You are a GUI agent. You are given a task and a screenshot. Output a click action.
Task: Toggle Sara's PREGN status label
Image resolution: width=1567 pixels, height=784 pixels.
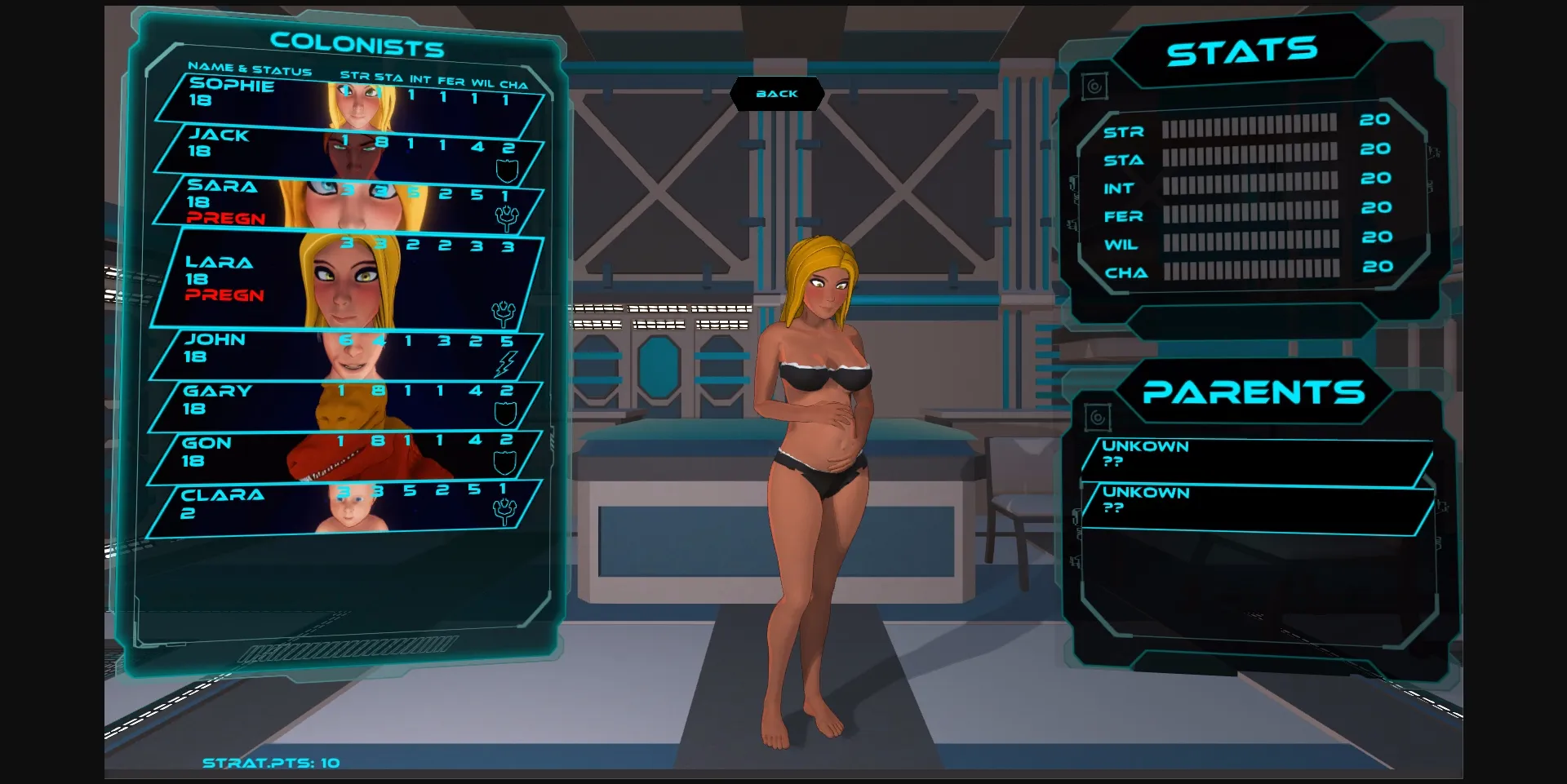[x=225, y=219]
